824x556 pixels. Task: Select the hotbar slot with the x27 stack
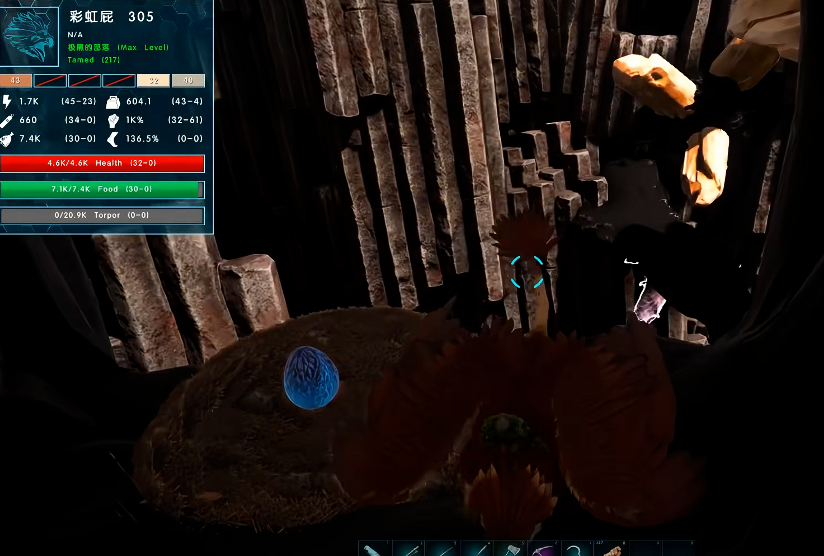(x=611, y=549)
